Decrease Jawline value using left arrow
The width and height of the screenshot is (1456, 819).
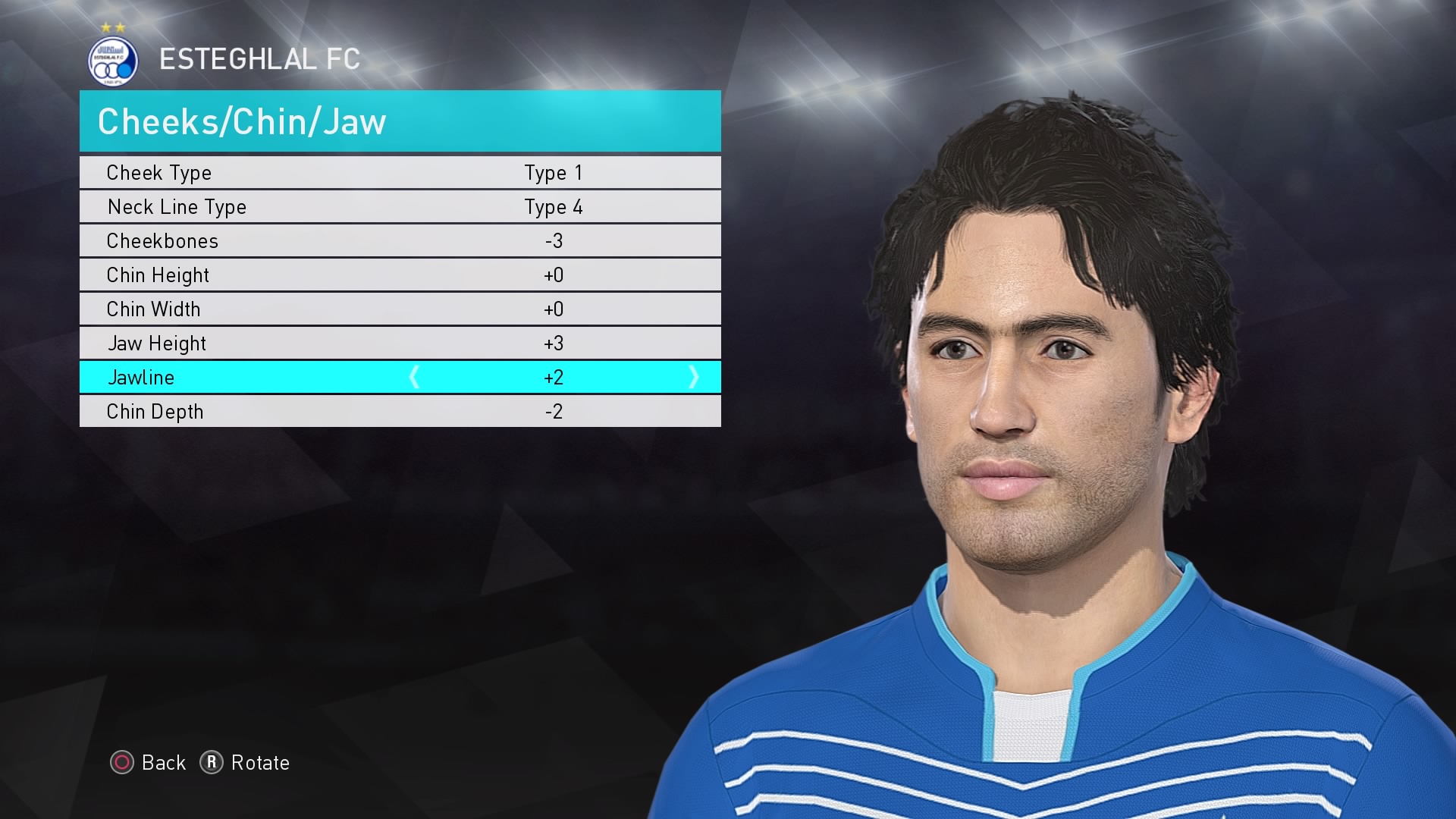pos(416,377)
